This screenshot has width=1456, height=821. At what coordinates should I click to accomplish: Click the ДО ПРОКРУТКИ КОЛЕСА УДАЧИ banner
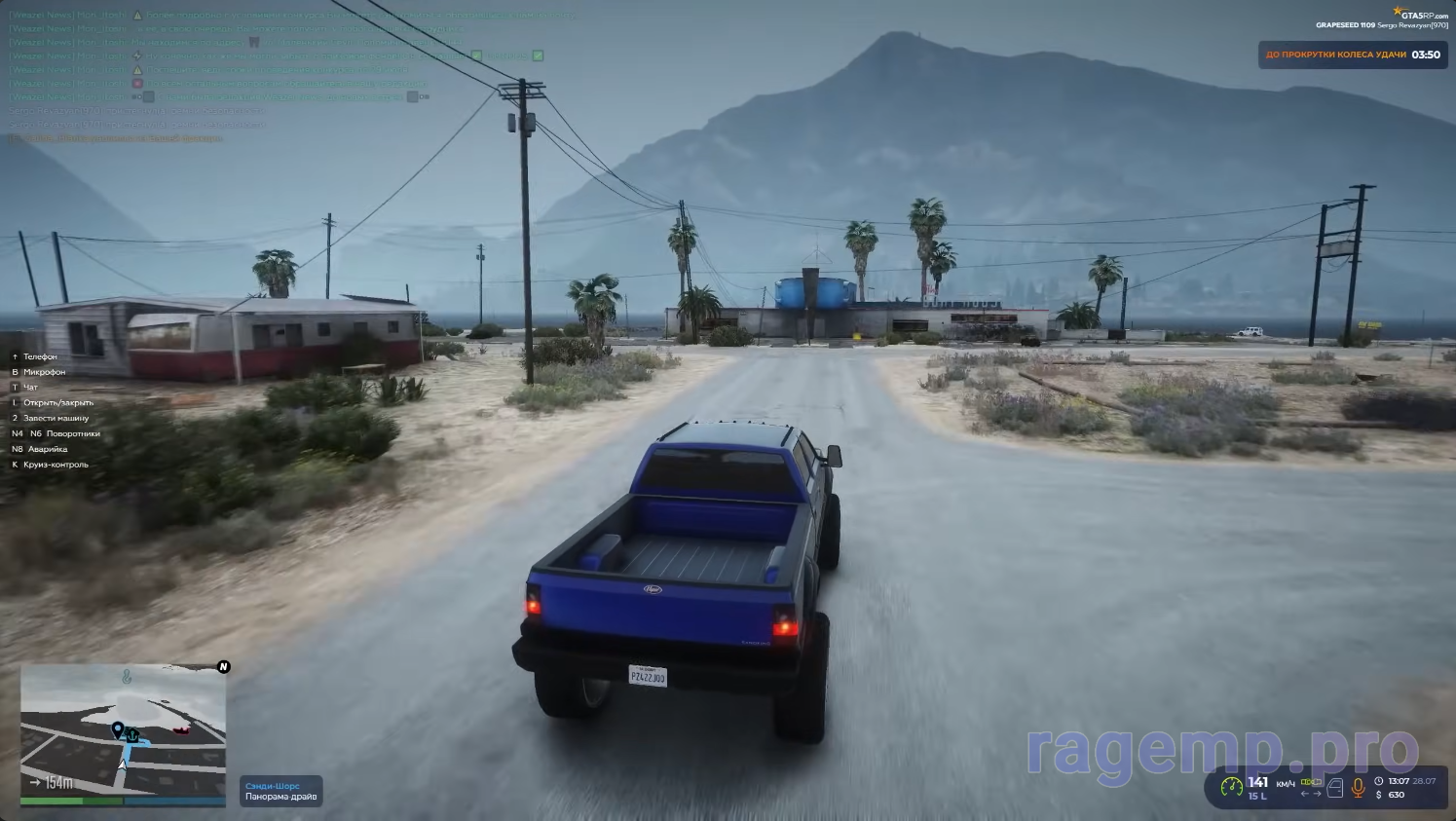(1352, 55)
